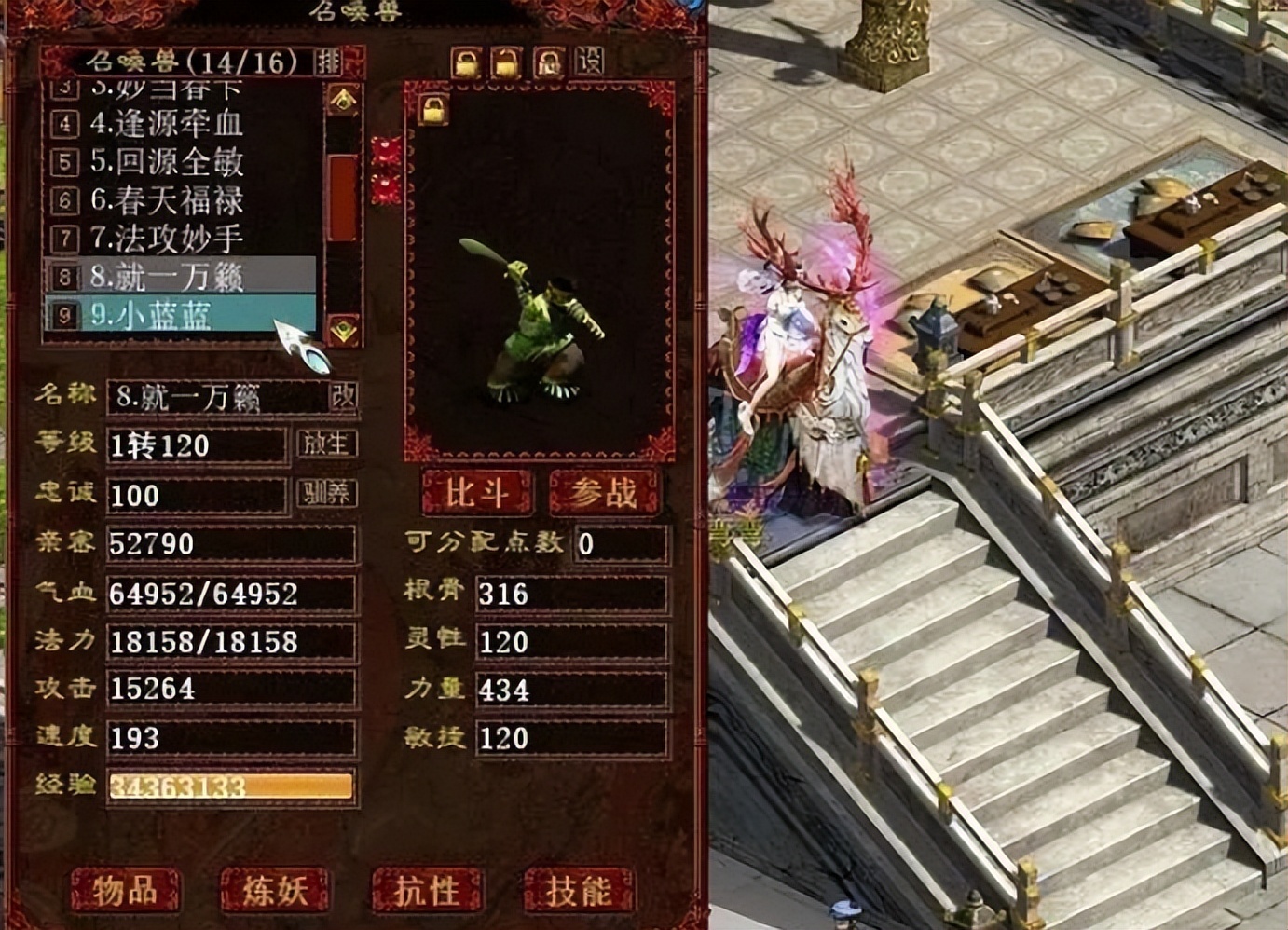Select 4.逢源牵血 in the summon list
The height and width of the screenshot is (930, 1288).
[x=168, y=123]
